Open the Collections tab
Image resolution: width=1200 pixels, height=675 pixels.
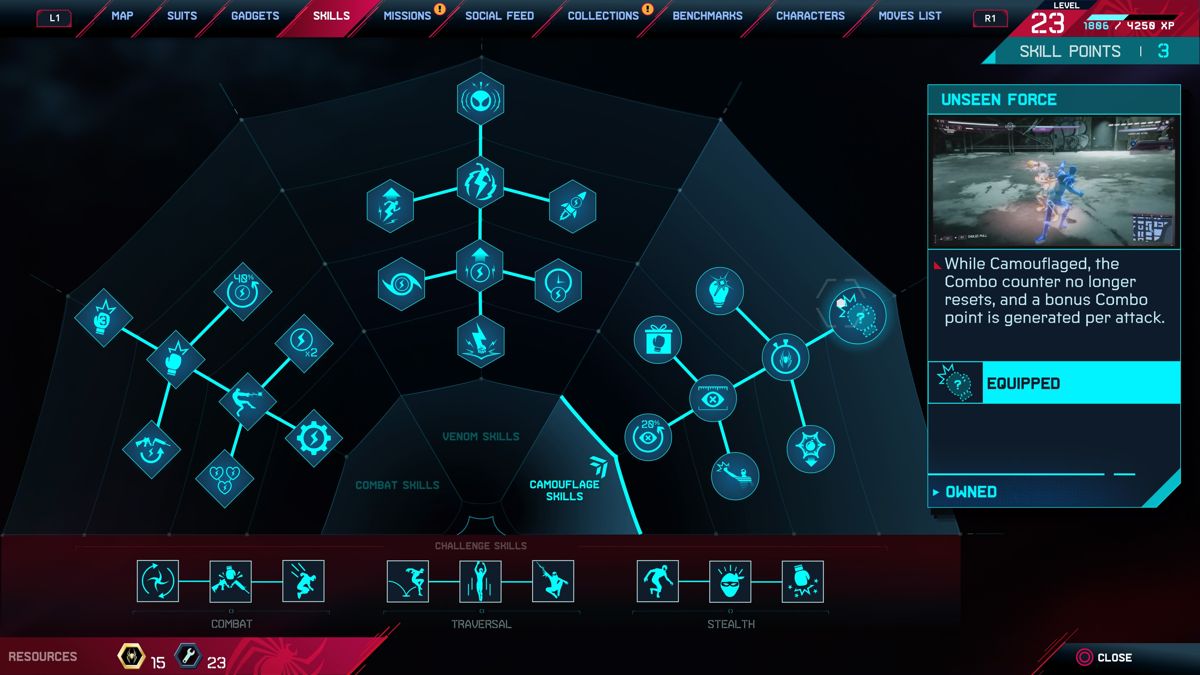tap(603, 16)
